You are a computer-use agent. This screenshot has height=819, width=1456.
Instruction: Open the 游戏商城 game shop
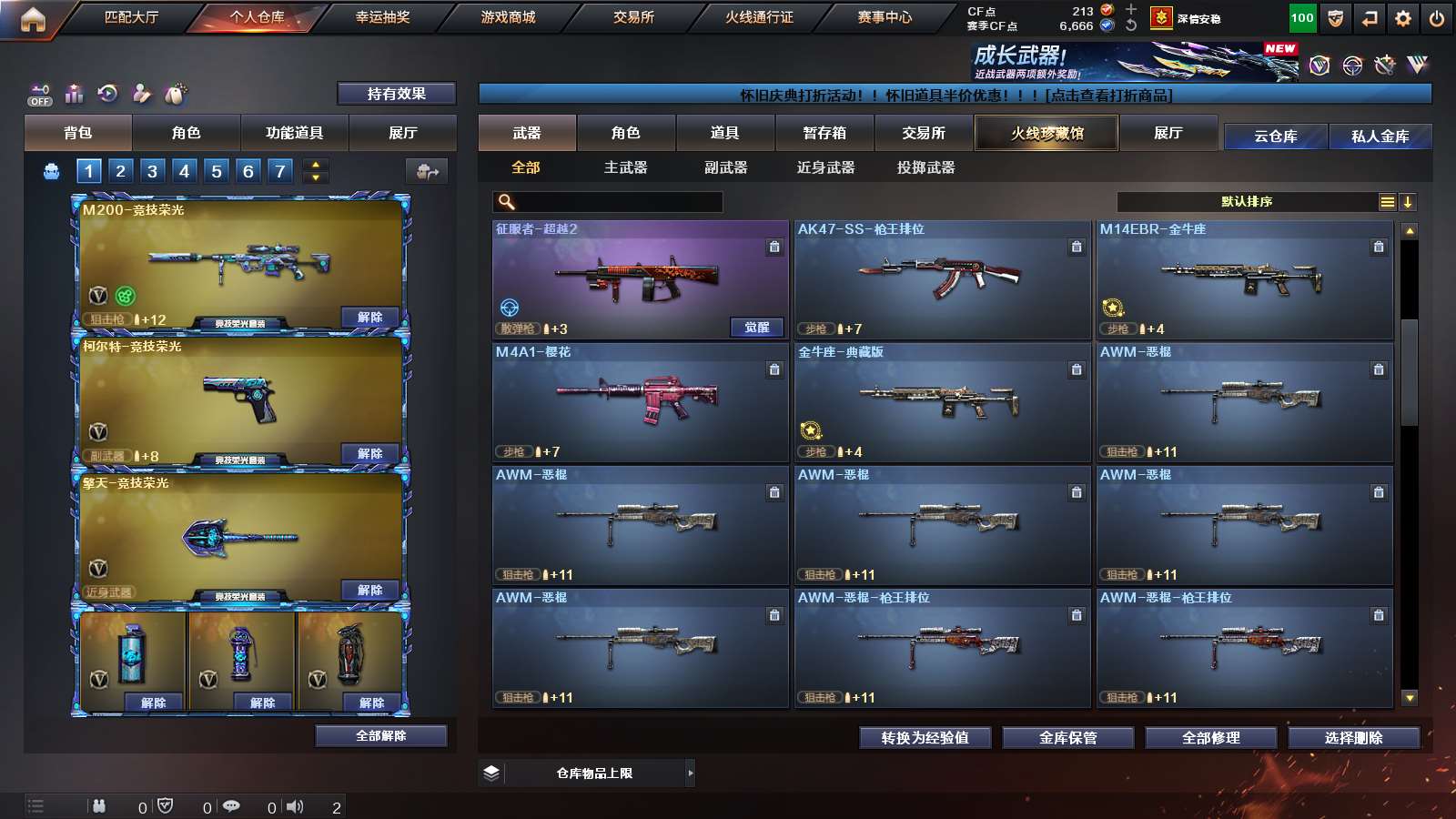coord(508,17)
